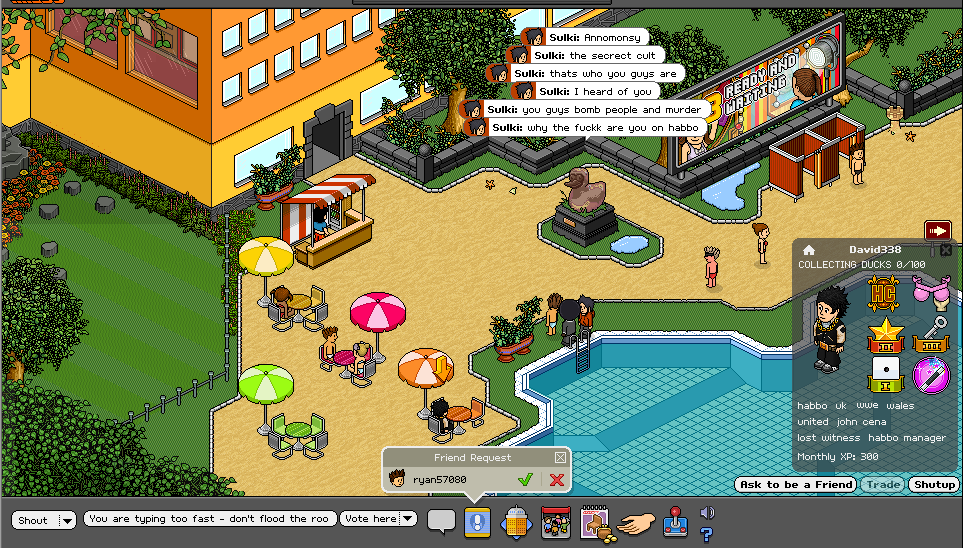The image size is (963, 548).
Task: Open the speech bubble chat icon
Action: coord(441,521)
